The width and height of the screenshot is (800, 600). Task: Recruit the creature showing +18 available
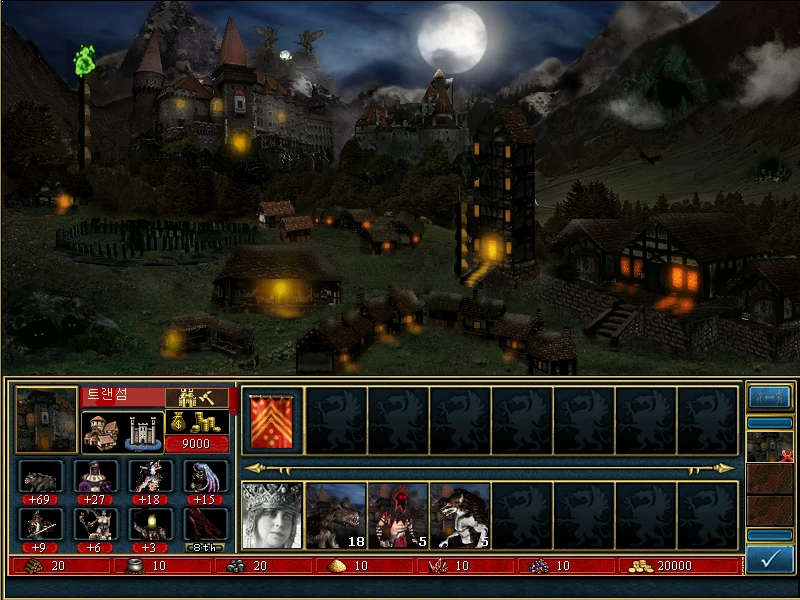coord(150,476)
